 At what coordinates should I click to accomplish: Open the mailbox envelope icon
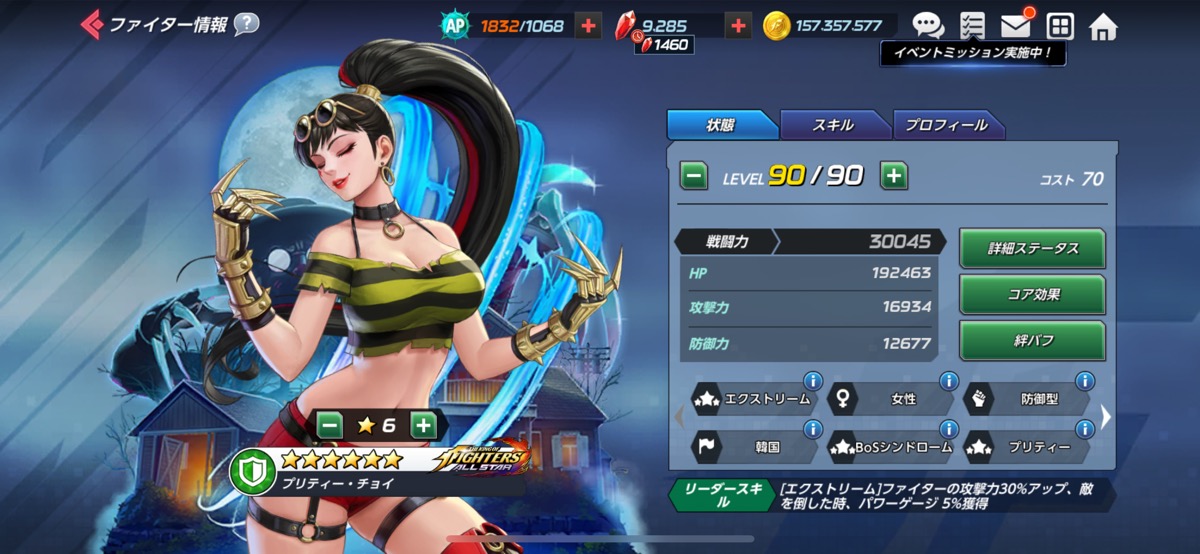(x=1015, y=26)
